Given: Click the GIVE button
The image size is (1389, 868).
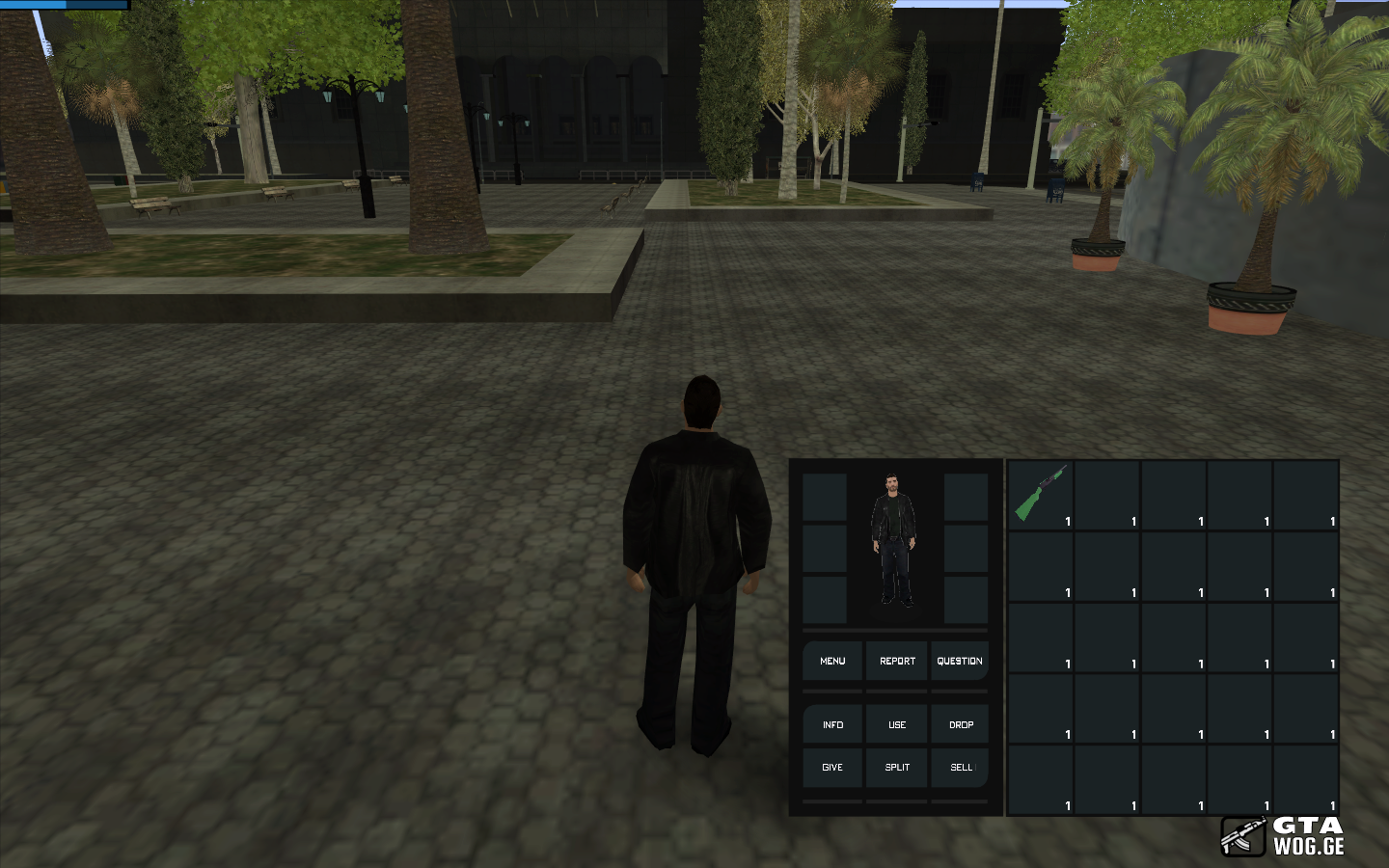Looking at the screenshot, I should coord(832,768).
